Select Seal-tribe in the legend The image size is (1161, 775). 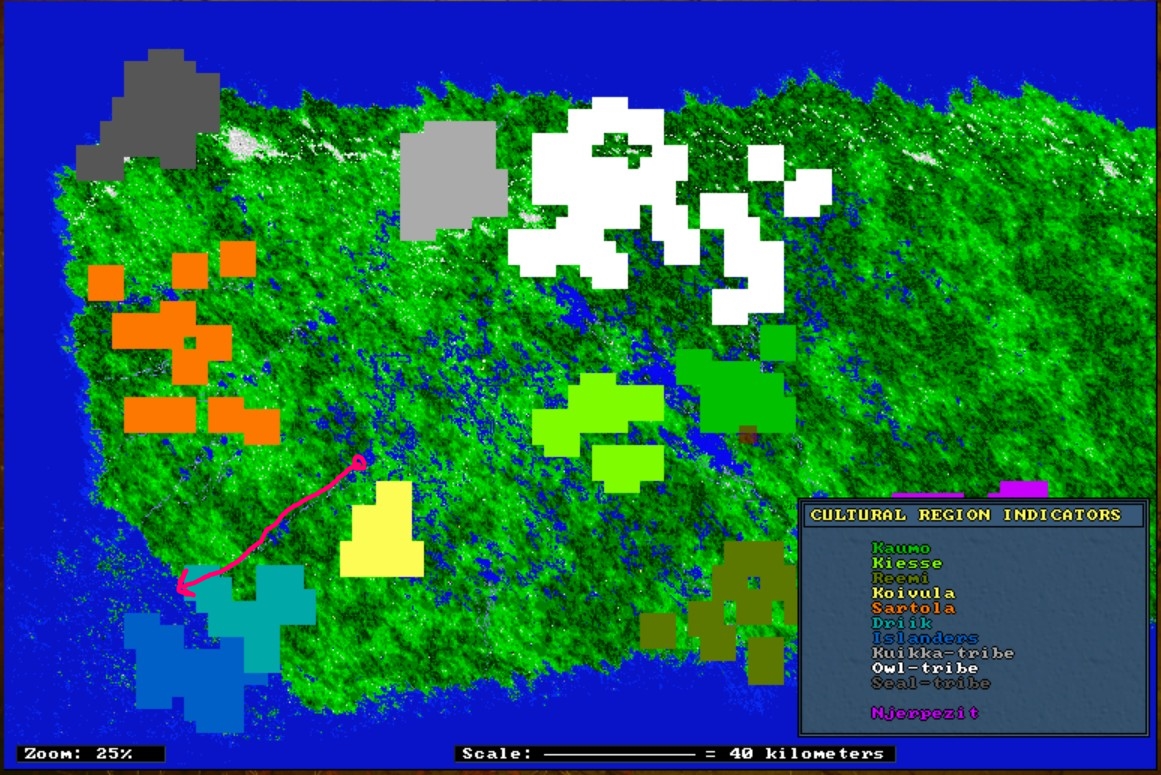click(x=930, y=683)
